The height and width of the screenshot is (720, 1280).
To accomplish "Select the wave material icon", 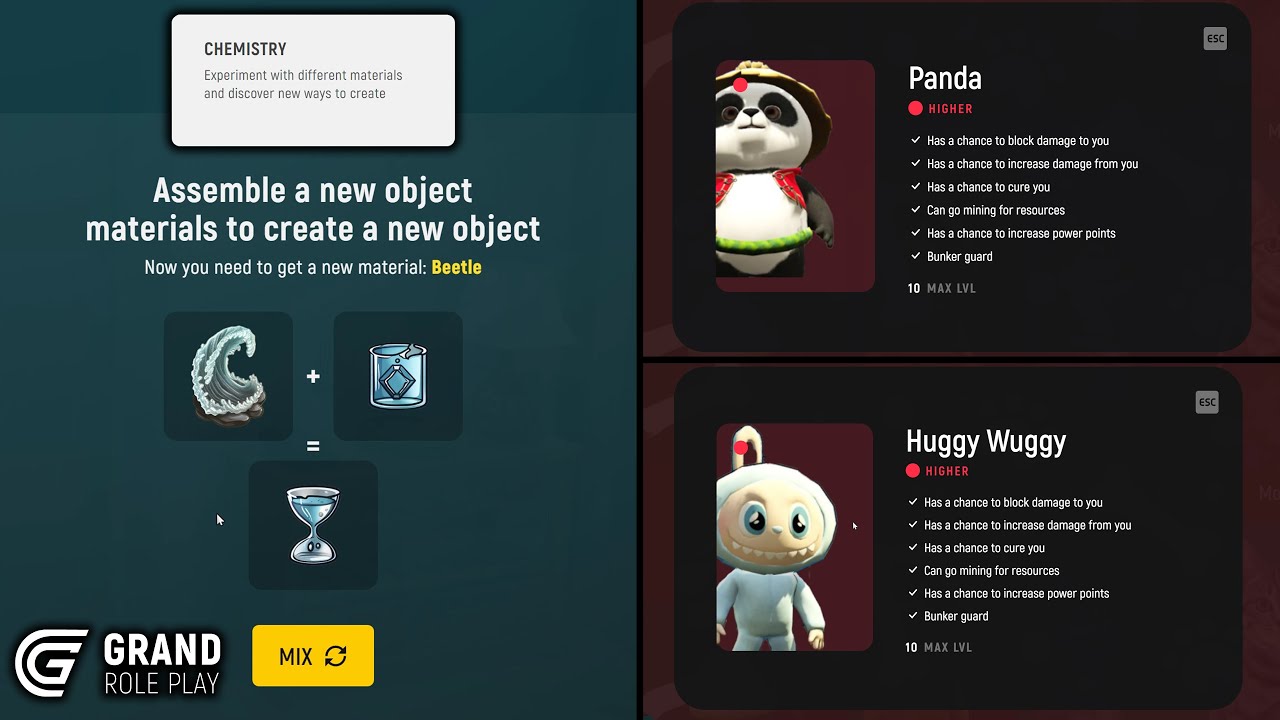I will (228, 376).
